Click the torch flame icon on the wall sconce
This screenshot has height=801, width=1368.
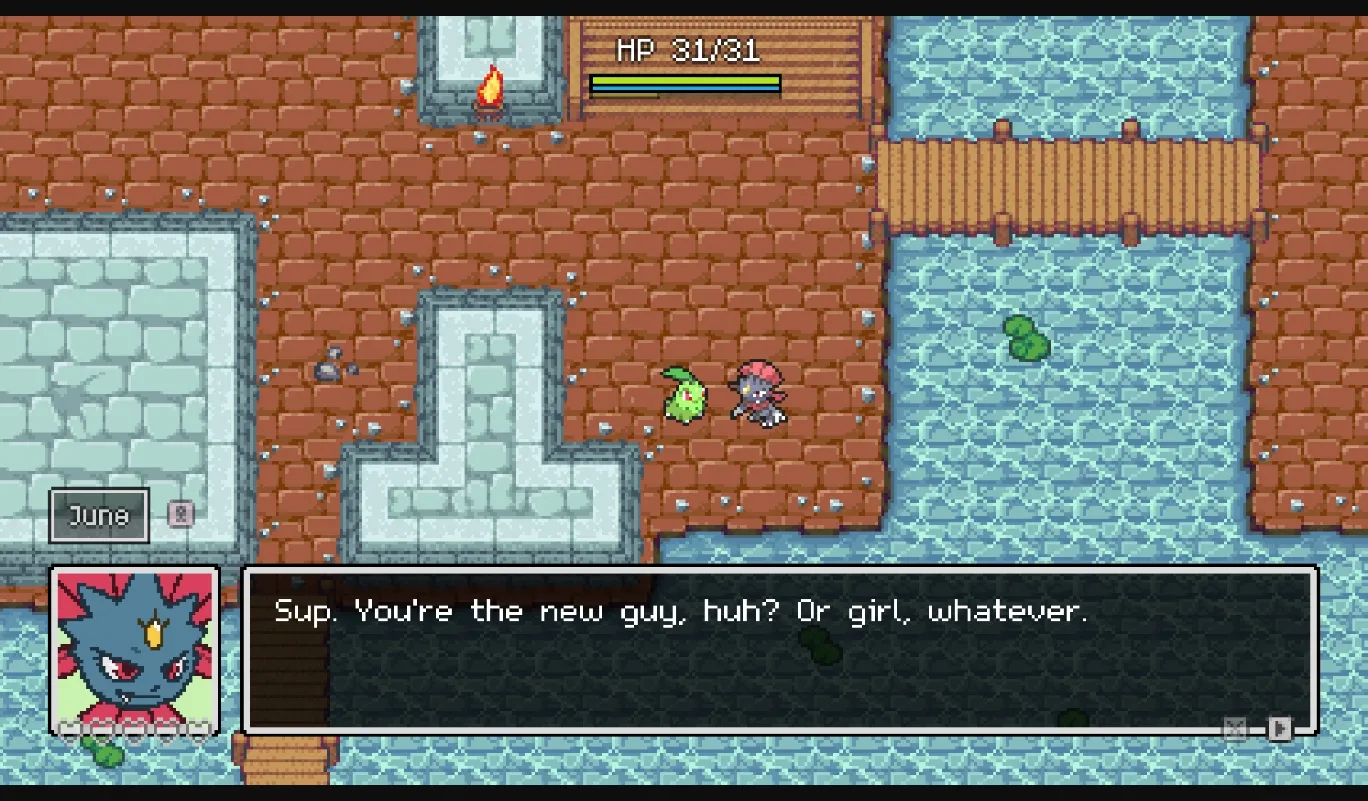pyautogui.click(x=491, y=85)
